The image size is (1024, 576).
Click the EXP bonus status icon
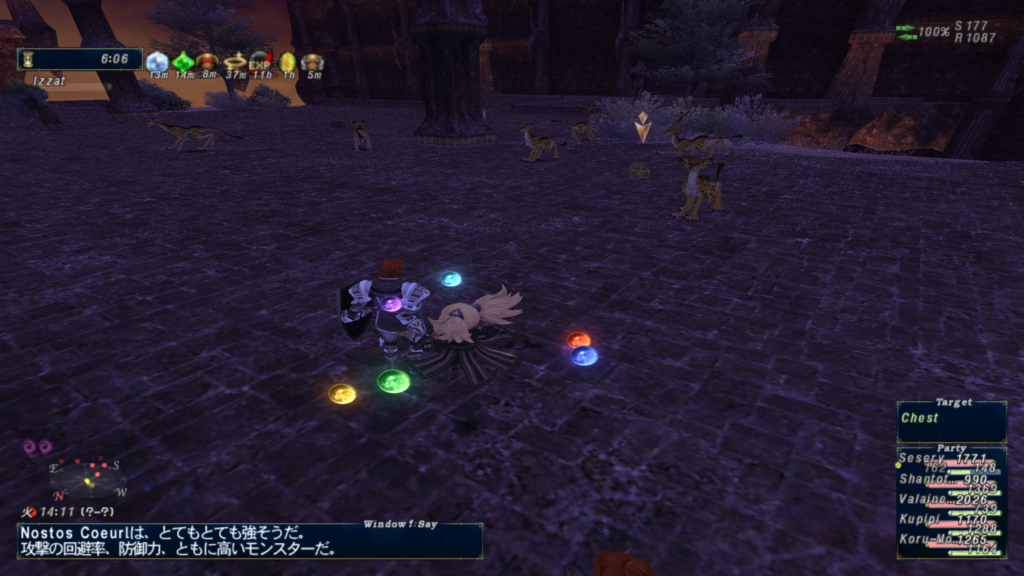tap(261, 62)
